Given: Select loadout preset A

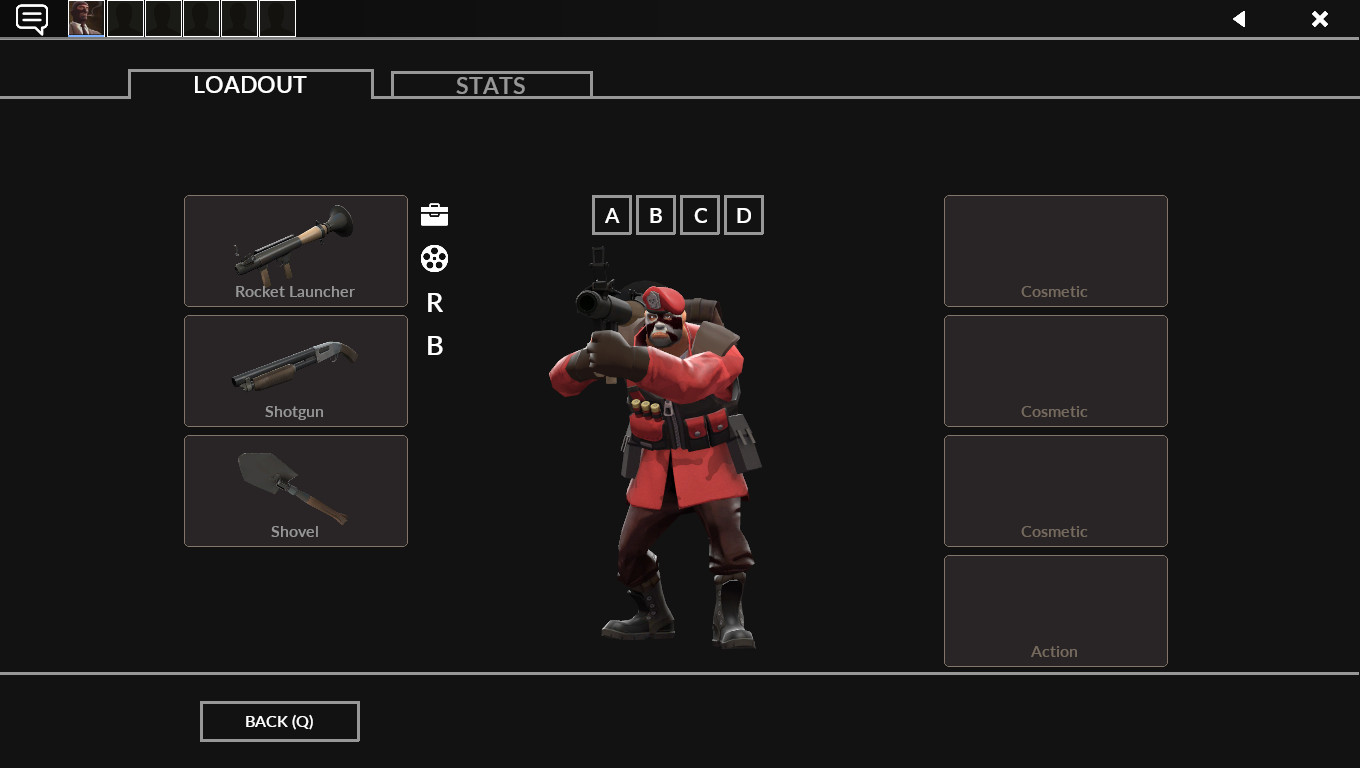Looking at the screenshot, I should [611, 214].
